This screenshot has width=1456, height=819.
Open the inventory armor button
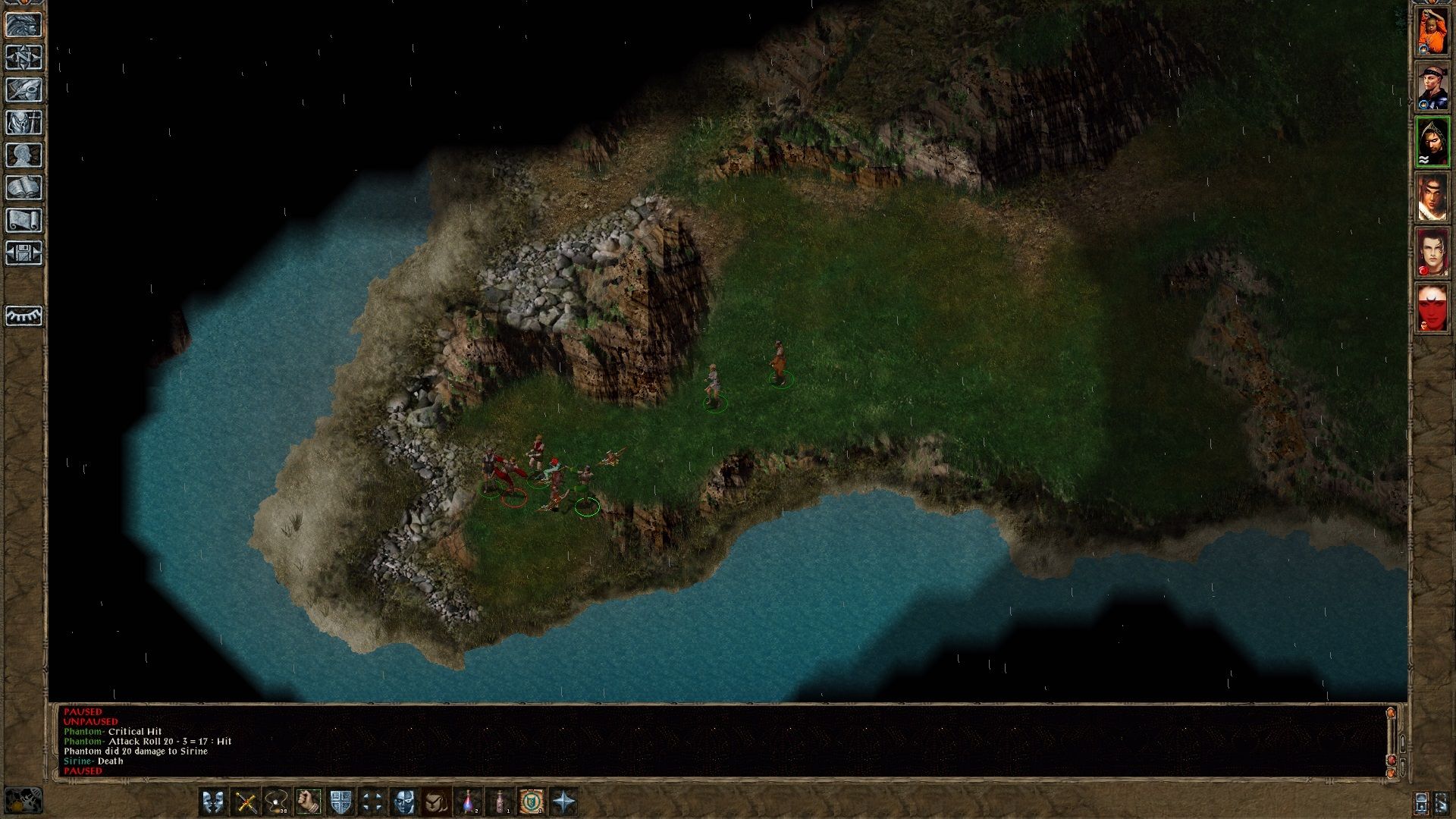click(24, 123)
